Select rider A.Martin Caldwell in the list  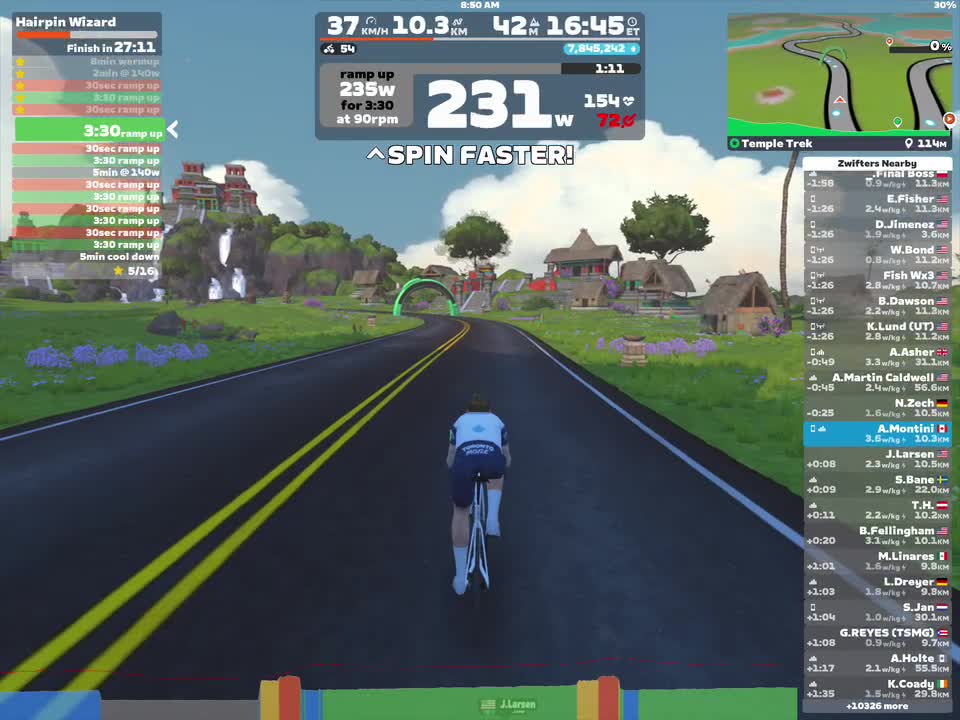click(877, 383)
